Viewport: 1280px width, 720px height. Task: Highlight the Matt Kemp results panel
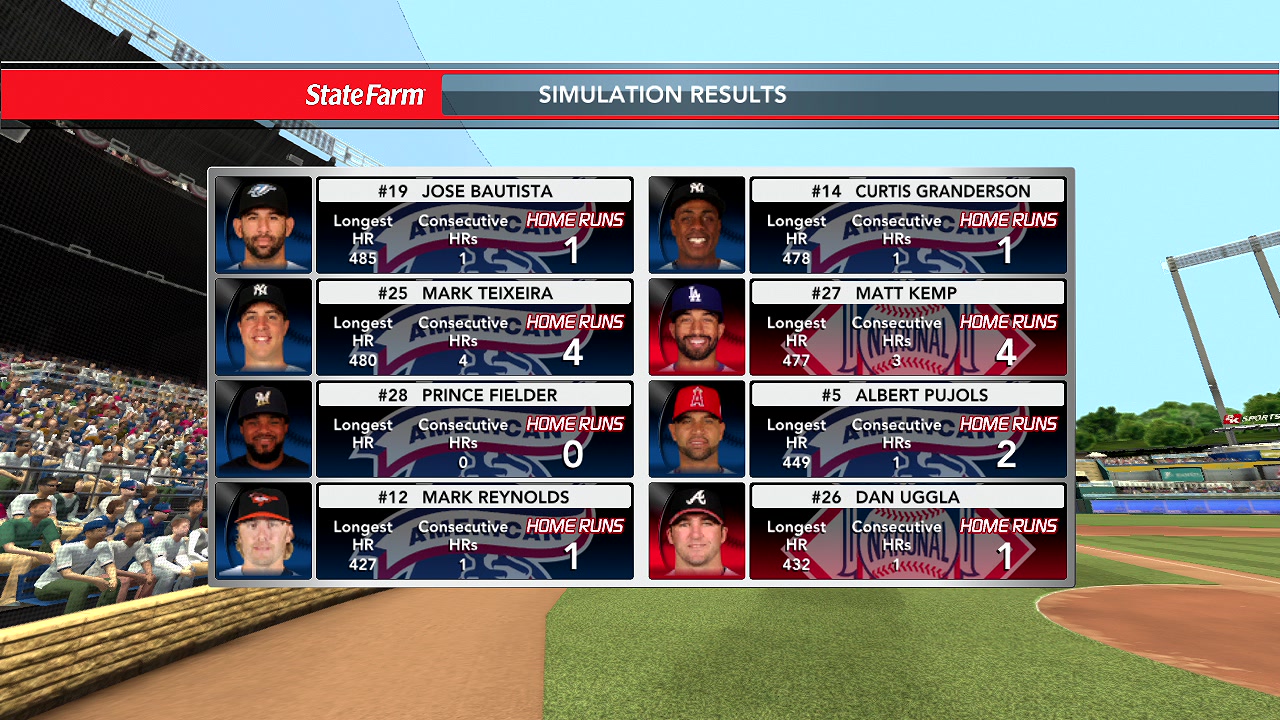(907, 328)
